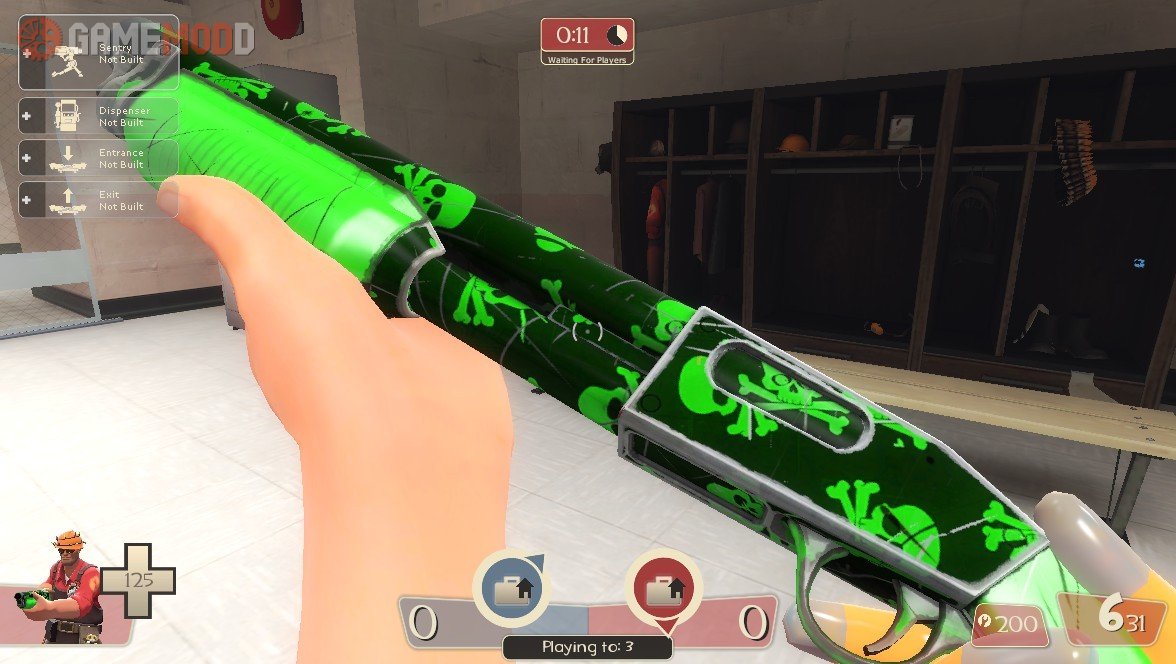Select the Sentry Not Built status panel
The height and width of the screenshot is (664, 1176).
98,54
